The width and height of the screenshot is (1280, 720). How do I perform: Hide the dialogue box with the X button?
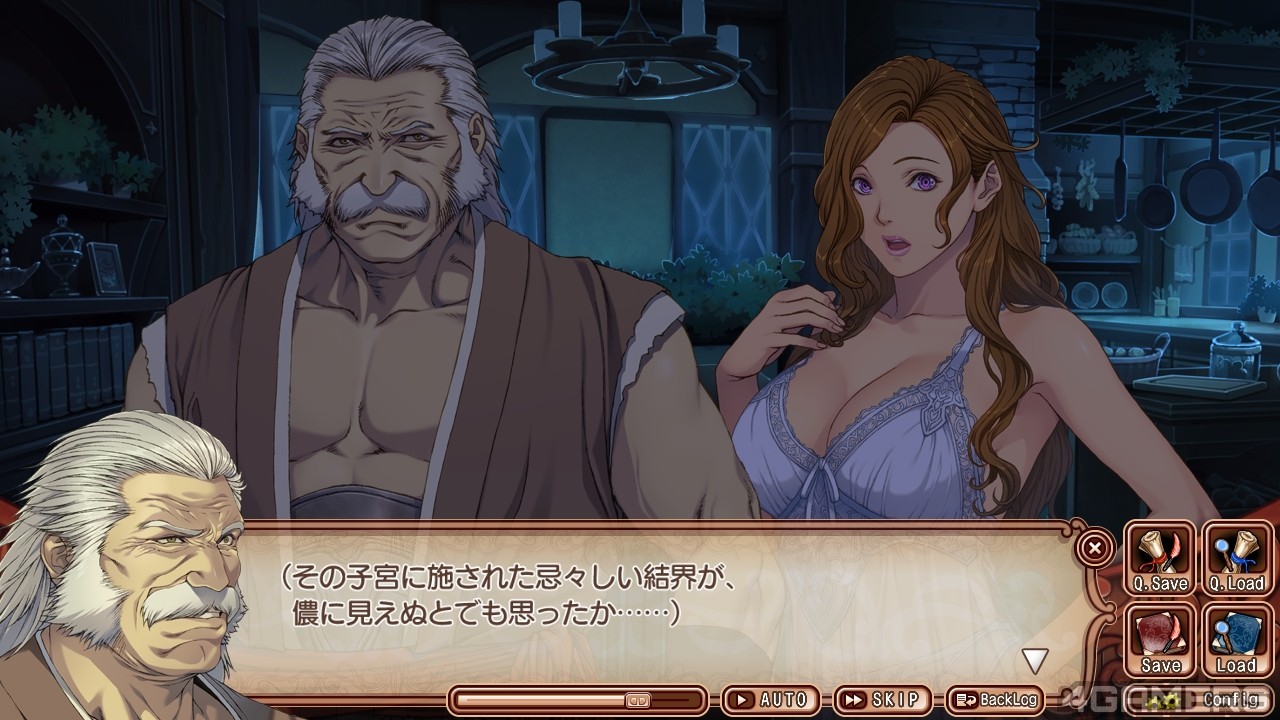tap(1096, 547)
